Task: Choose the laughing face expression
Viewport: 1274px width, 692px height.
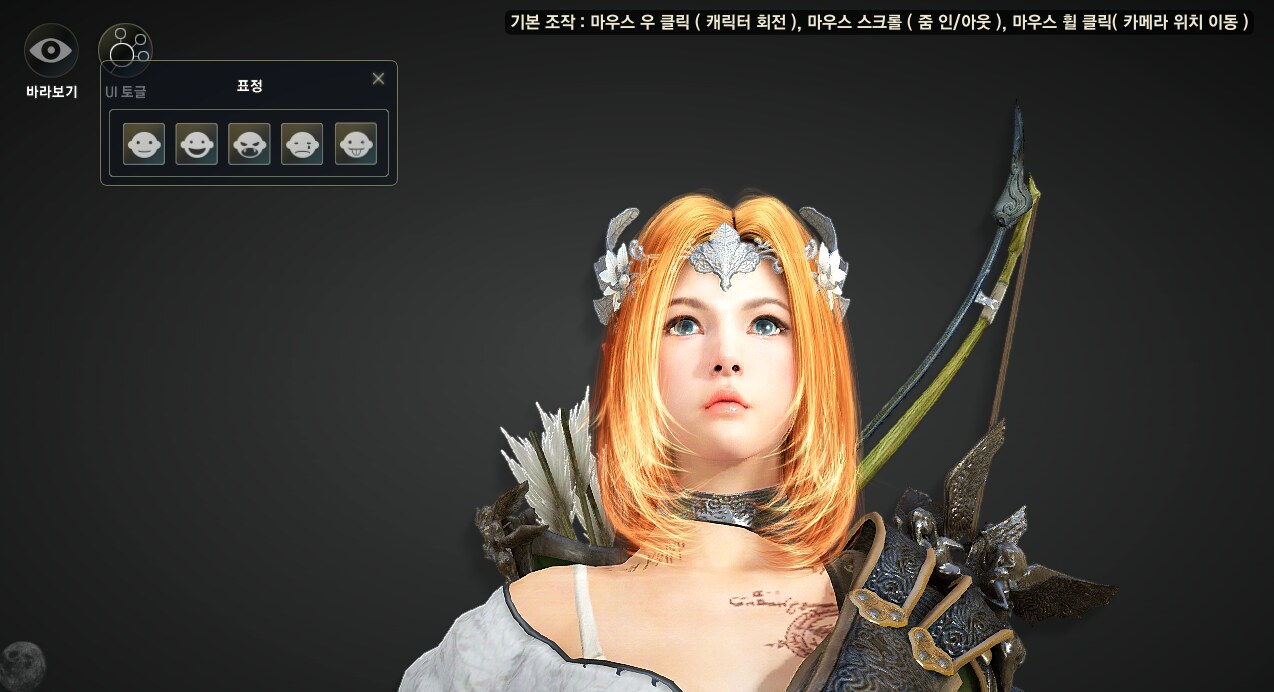Action: pyautogui.click(x=196, y=144)
